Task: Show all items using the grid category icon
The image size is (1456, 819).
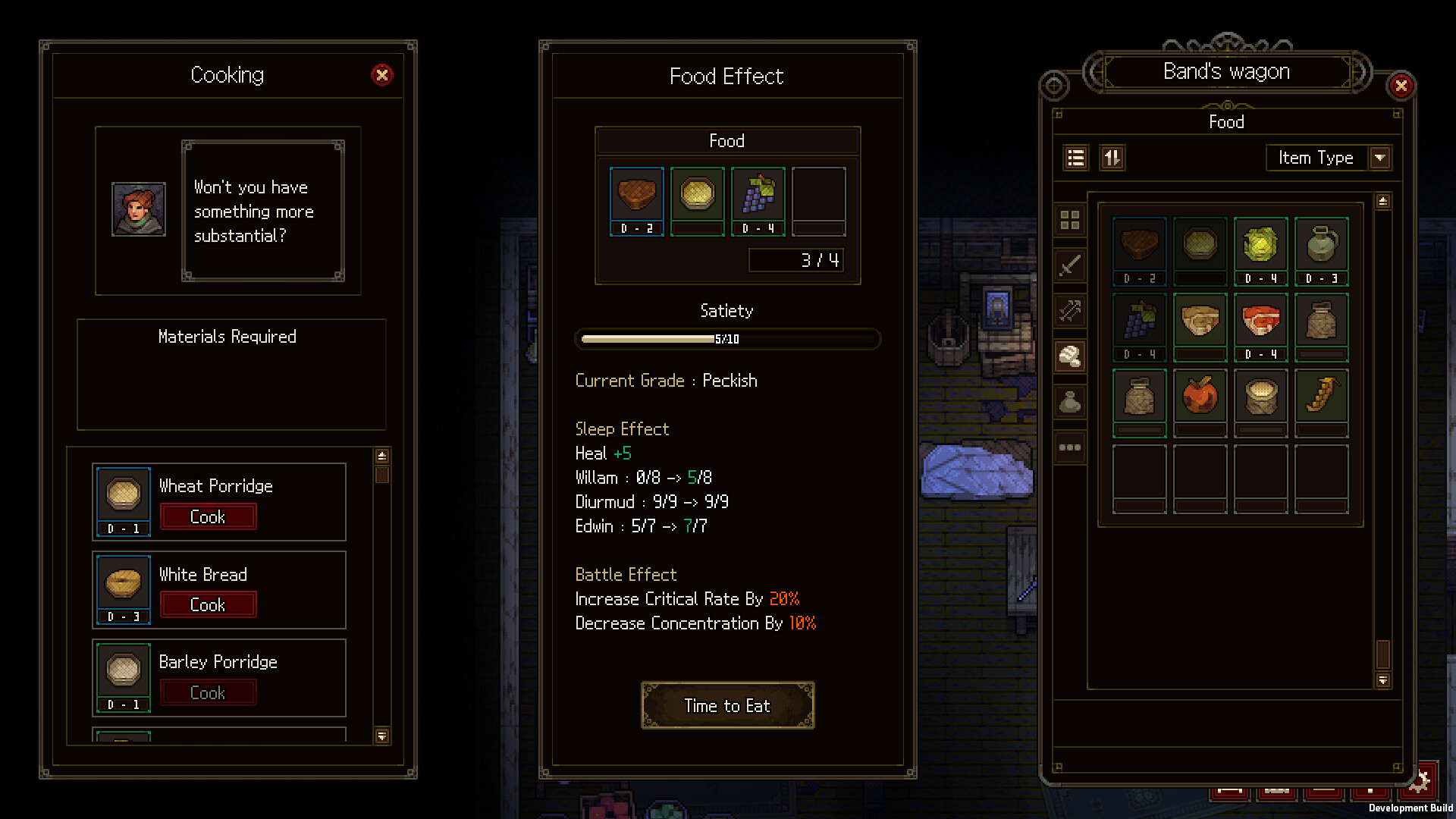Action: (1070, 220)
